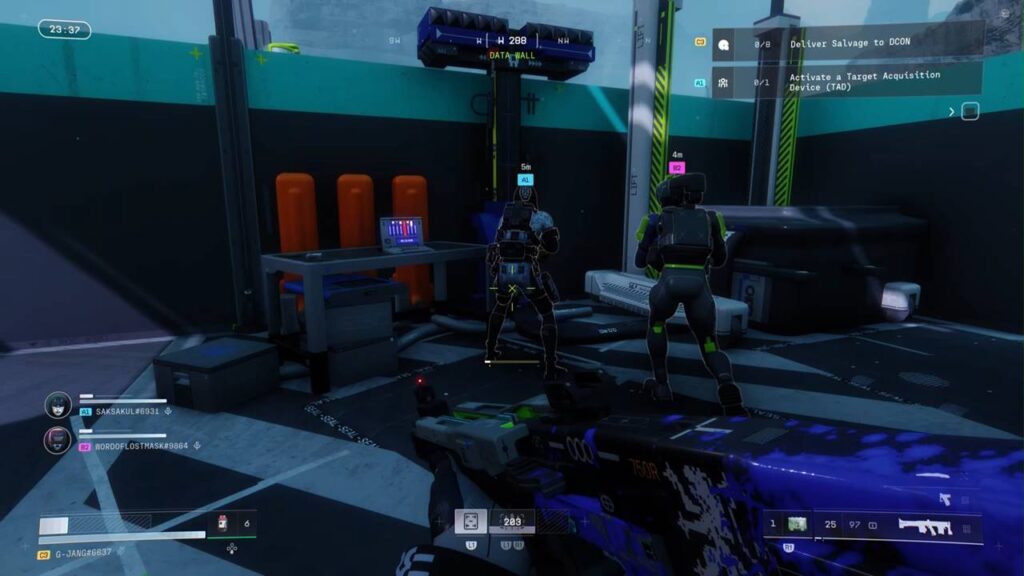Click SAKSAKUL#6931 squad member portrait

[58, 405]
